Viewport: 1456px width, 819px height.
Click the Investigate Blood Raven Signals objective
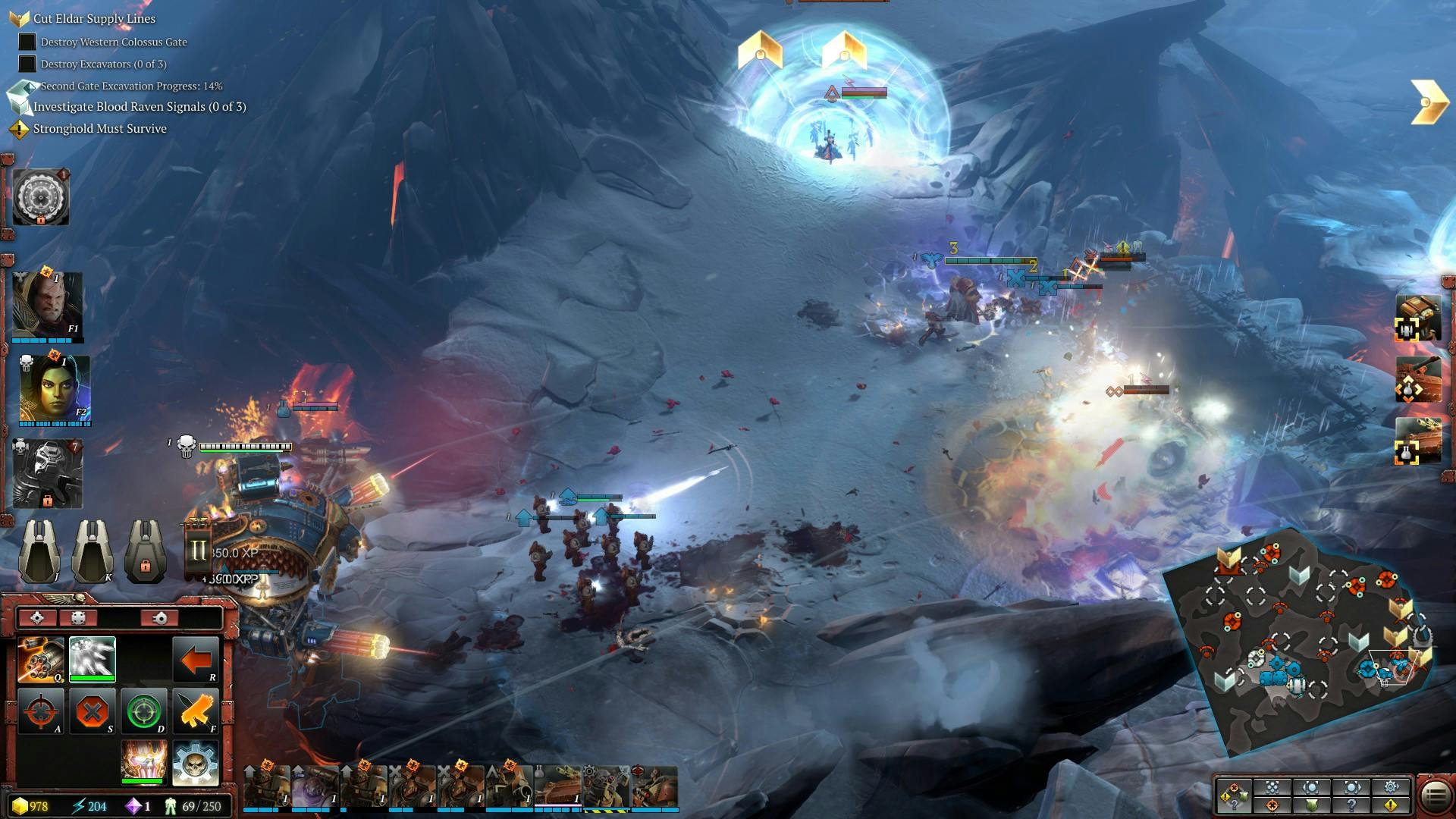click(140, 107)
